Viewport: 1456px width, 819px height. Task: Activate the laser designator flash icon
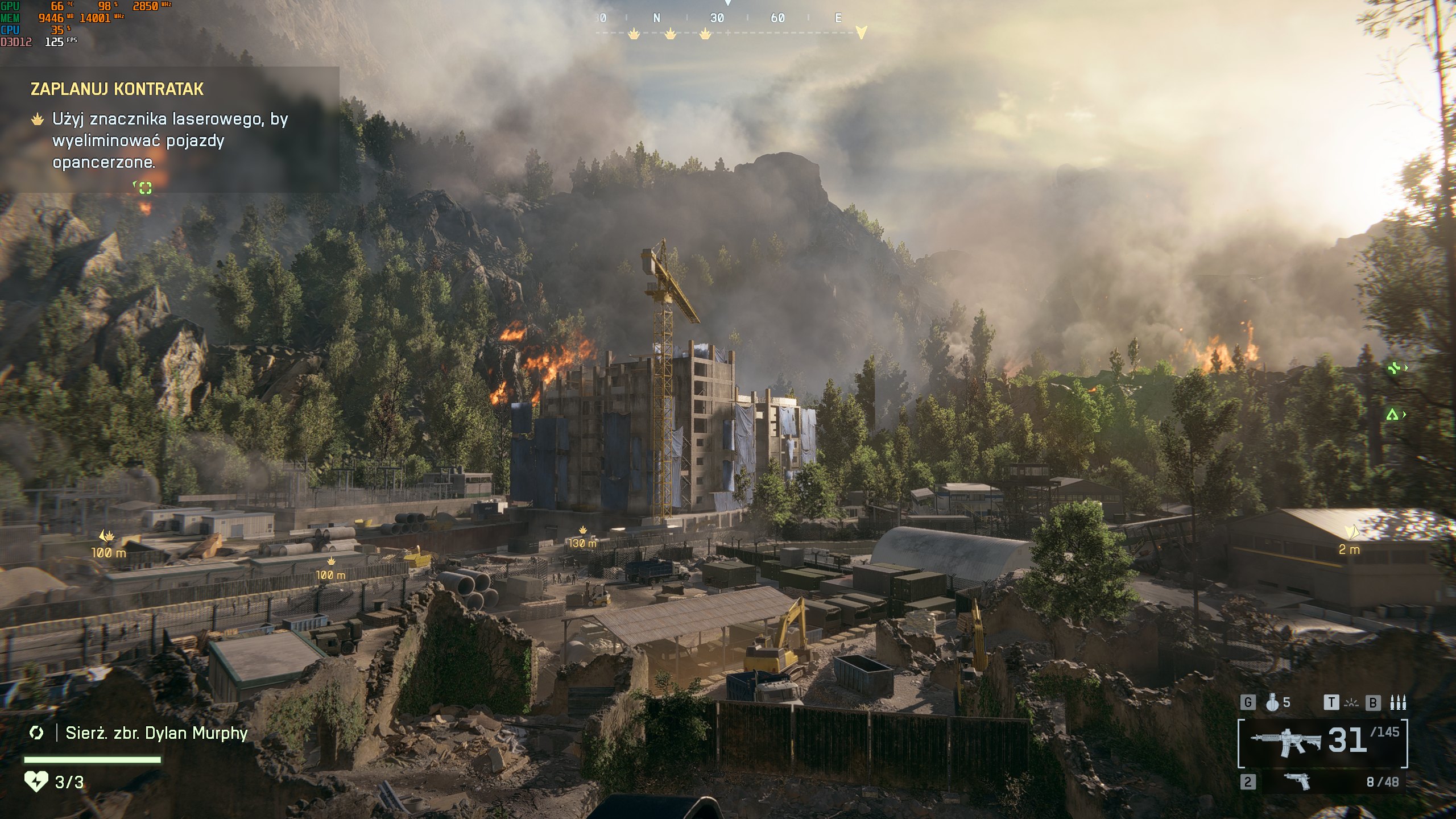pyautogui.click(x=1351, y=704)
